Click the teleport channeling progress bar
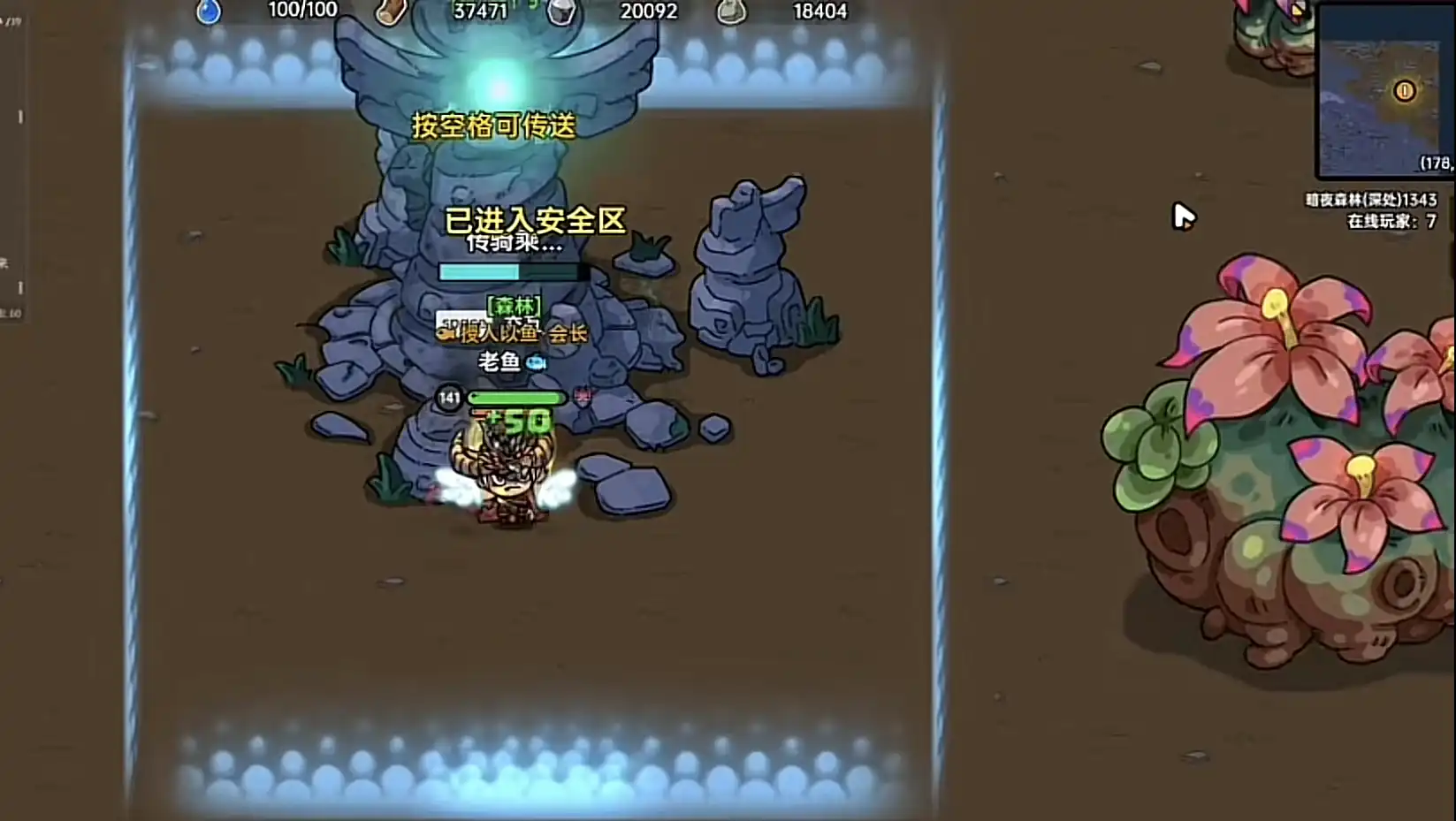 (510, 272)
